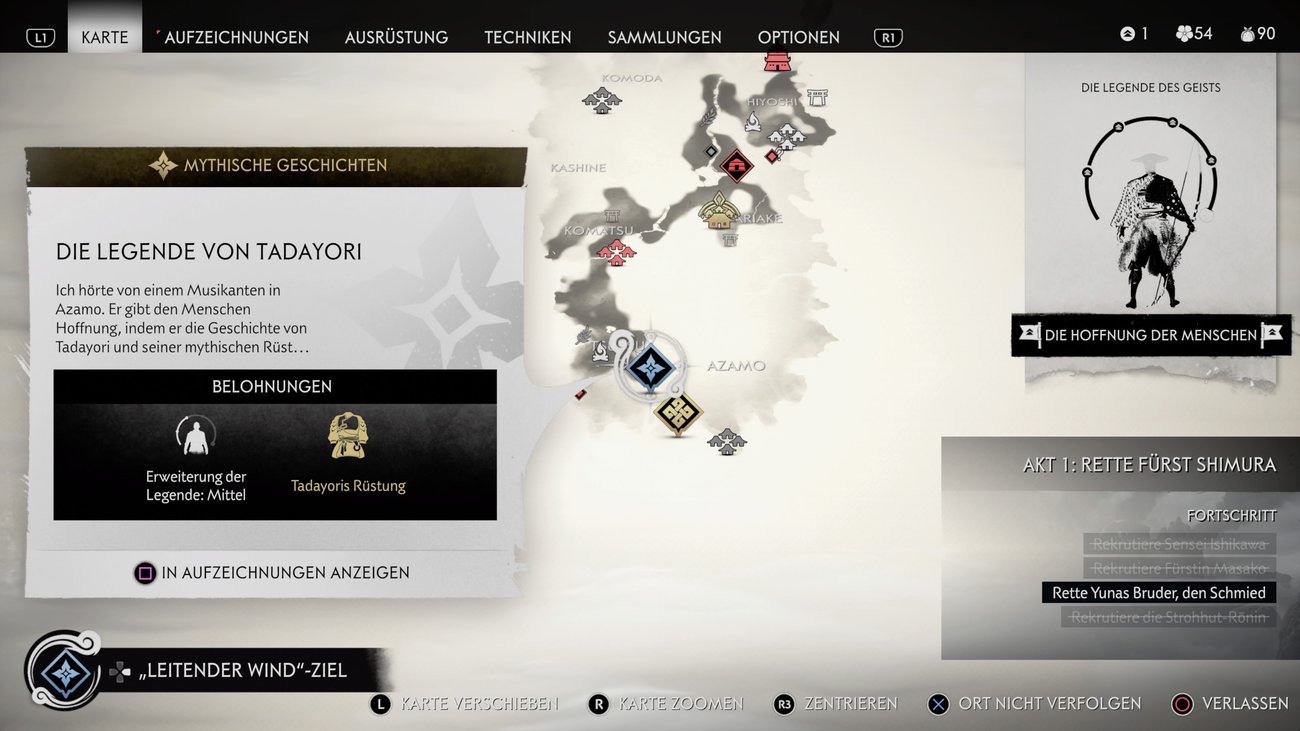The width and height of the screenshot is (1300, 731).
Task: Open the Optionen tab
Action: [798, 37]
